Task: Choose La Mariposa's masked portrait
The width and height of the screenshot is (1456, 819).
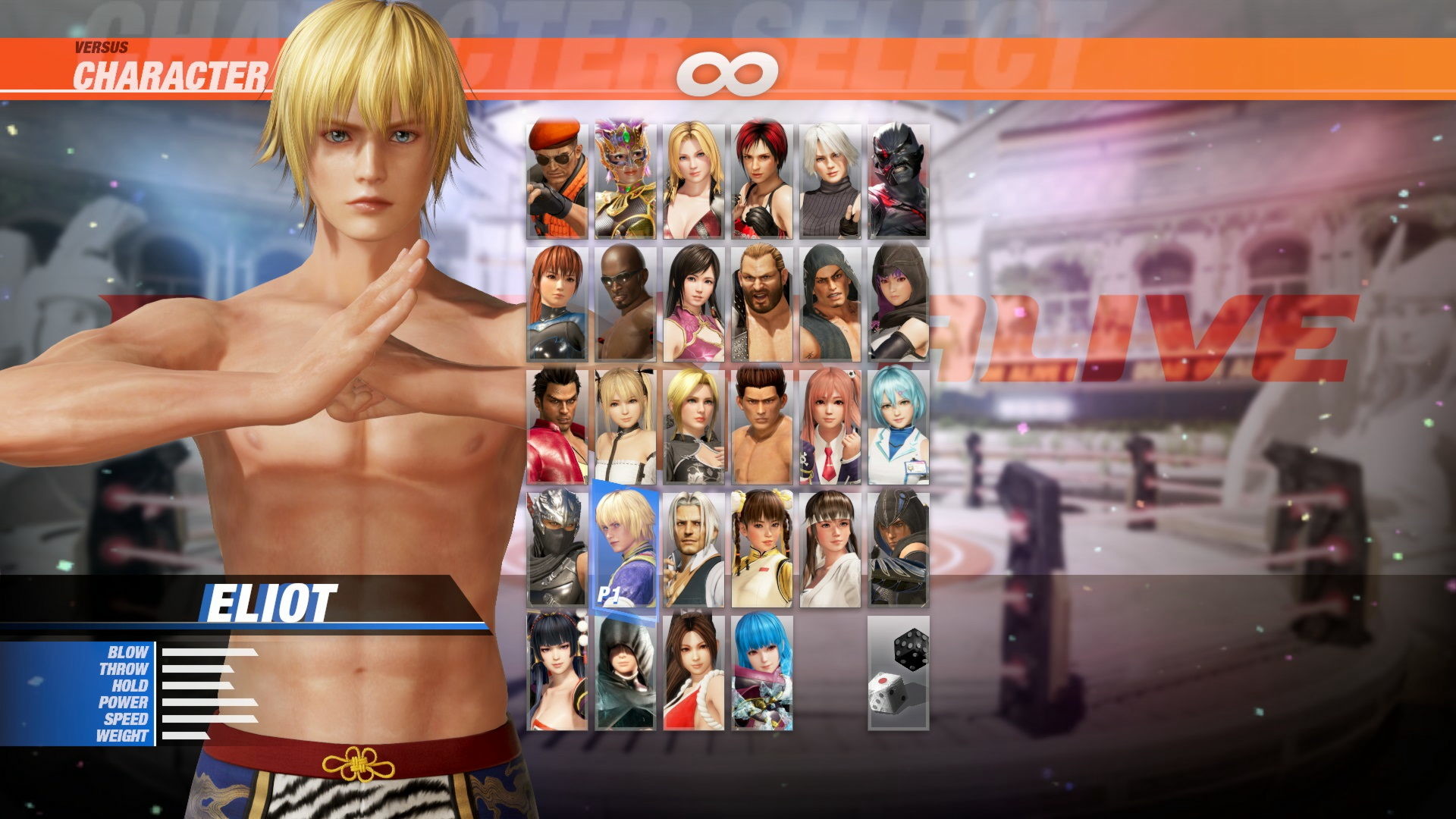Action: pos(625,178)
